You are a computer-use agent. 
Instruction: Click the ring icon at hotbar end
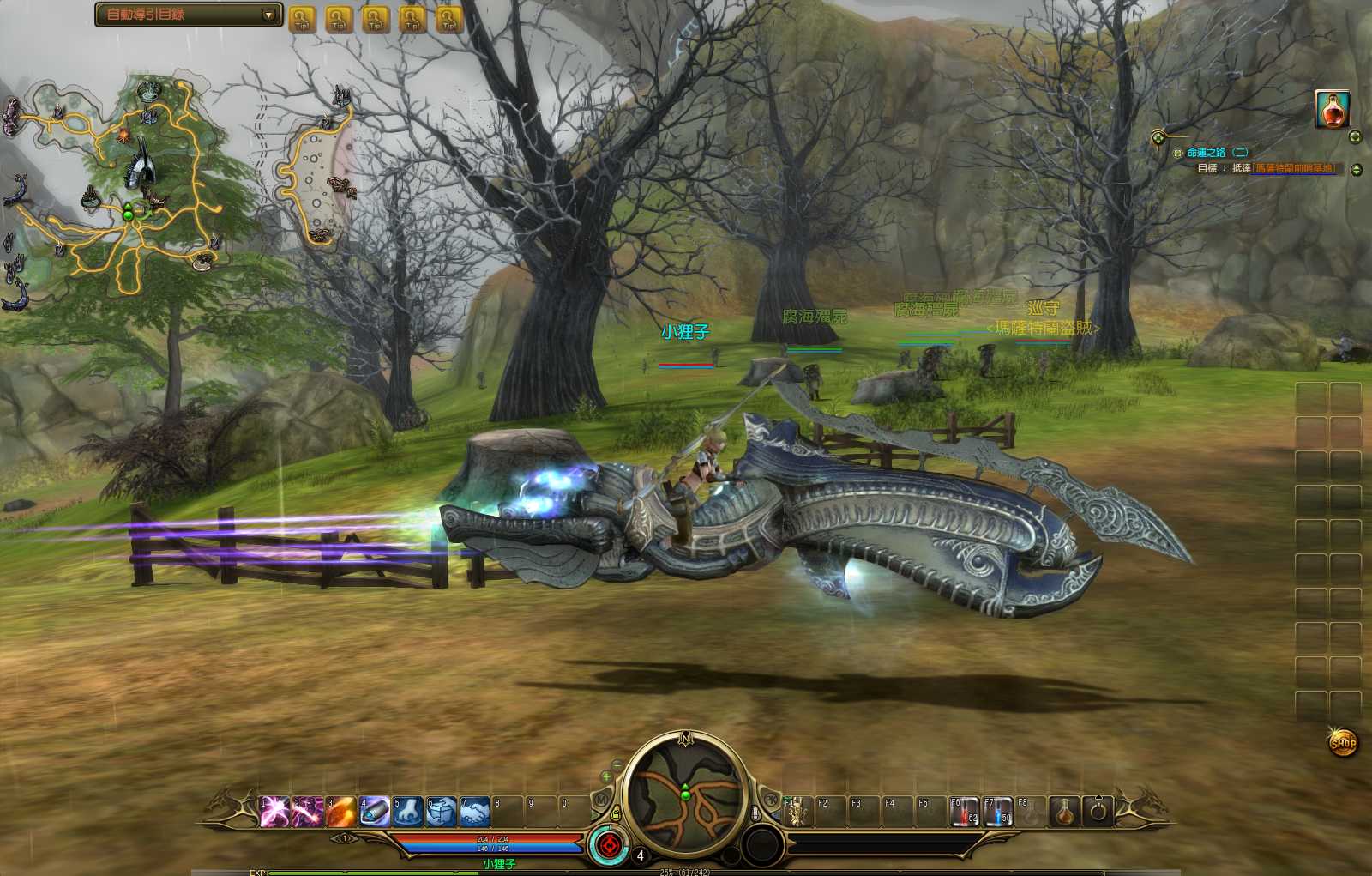click(1098, 811)
